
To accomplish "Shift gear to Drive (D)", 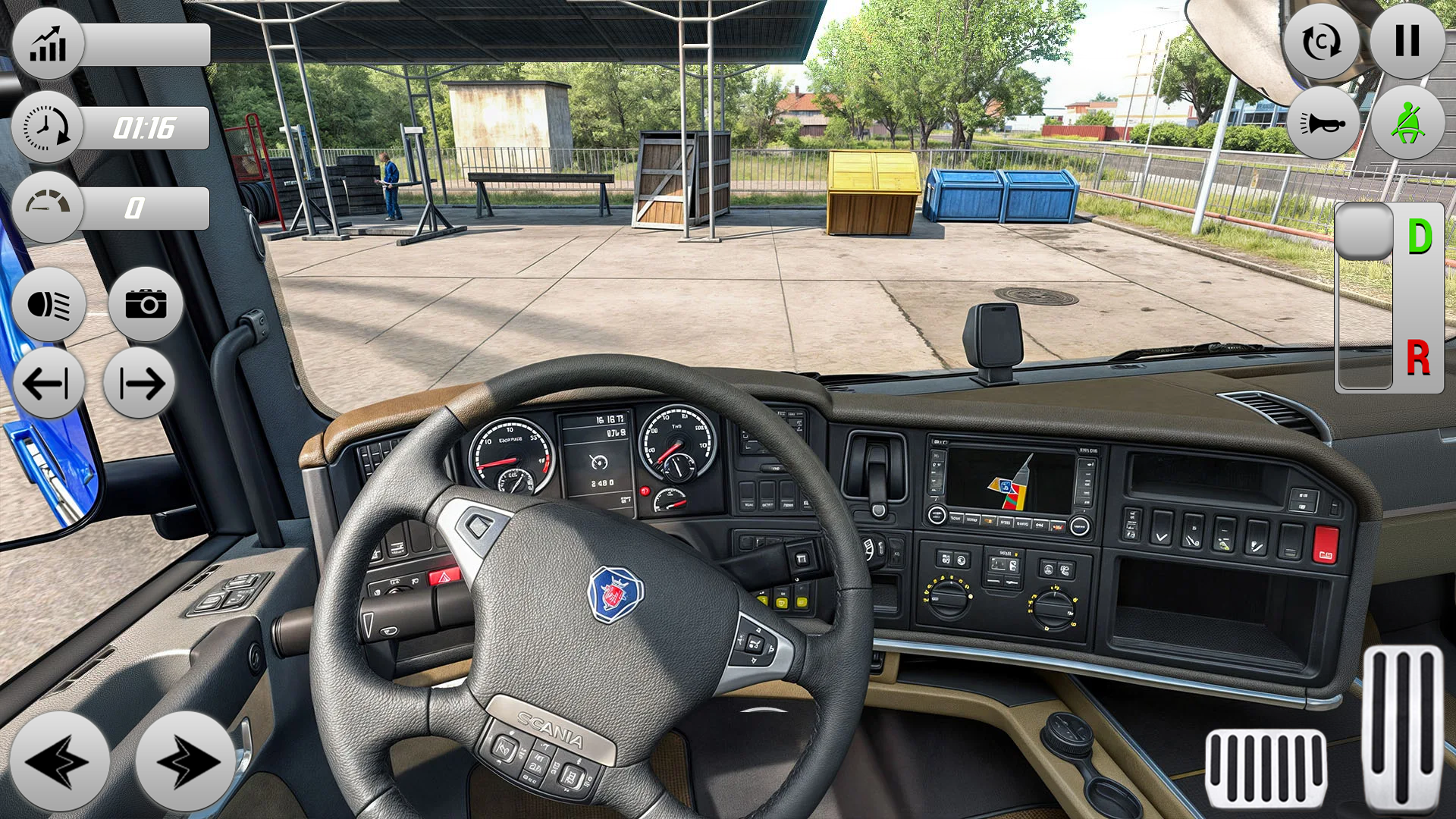I will pos(1420,237).
